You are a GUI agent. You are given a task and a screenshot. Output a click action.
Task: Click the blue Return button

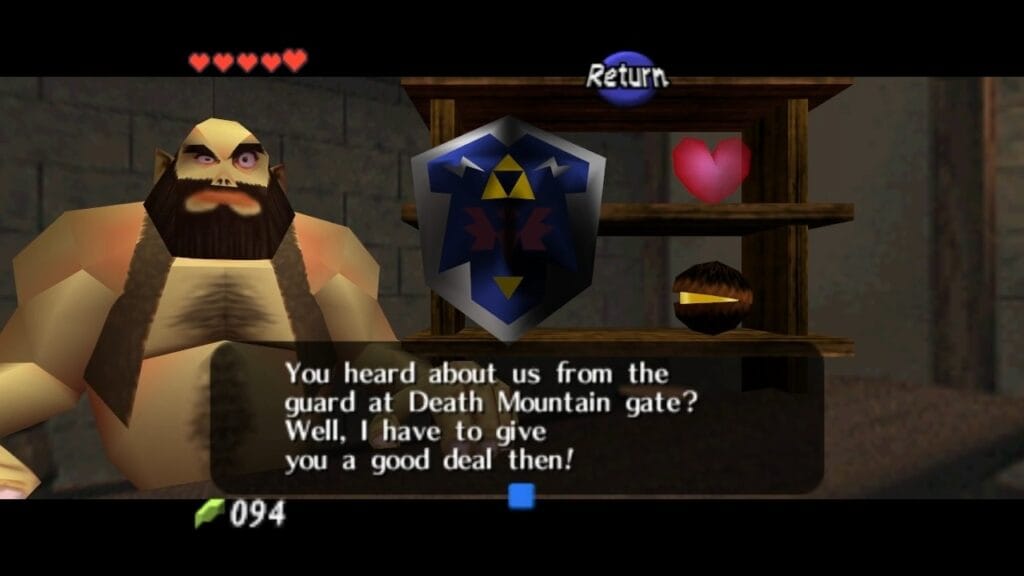click(x=627, y=77)
